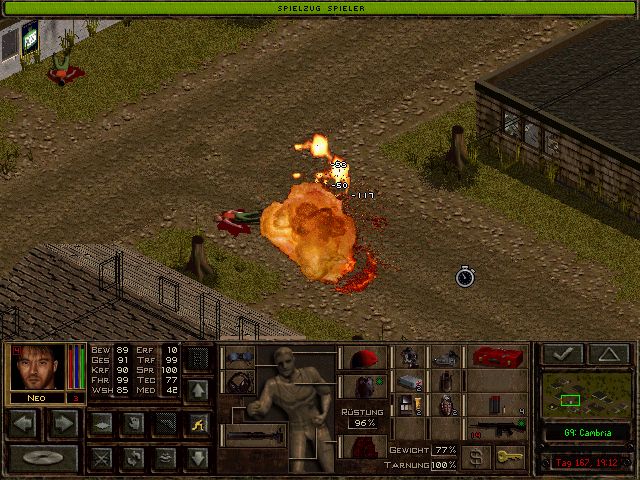This screenshot has width=640, height=480.
Task: Climb up a level with the up arrow
Action: click(x=198, y=389)
